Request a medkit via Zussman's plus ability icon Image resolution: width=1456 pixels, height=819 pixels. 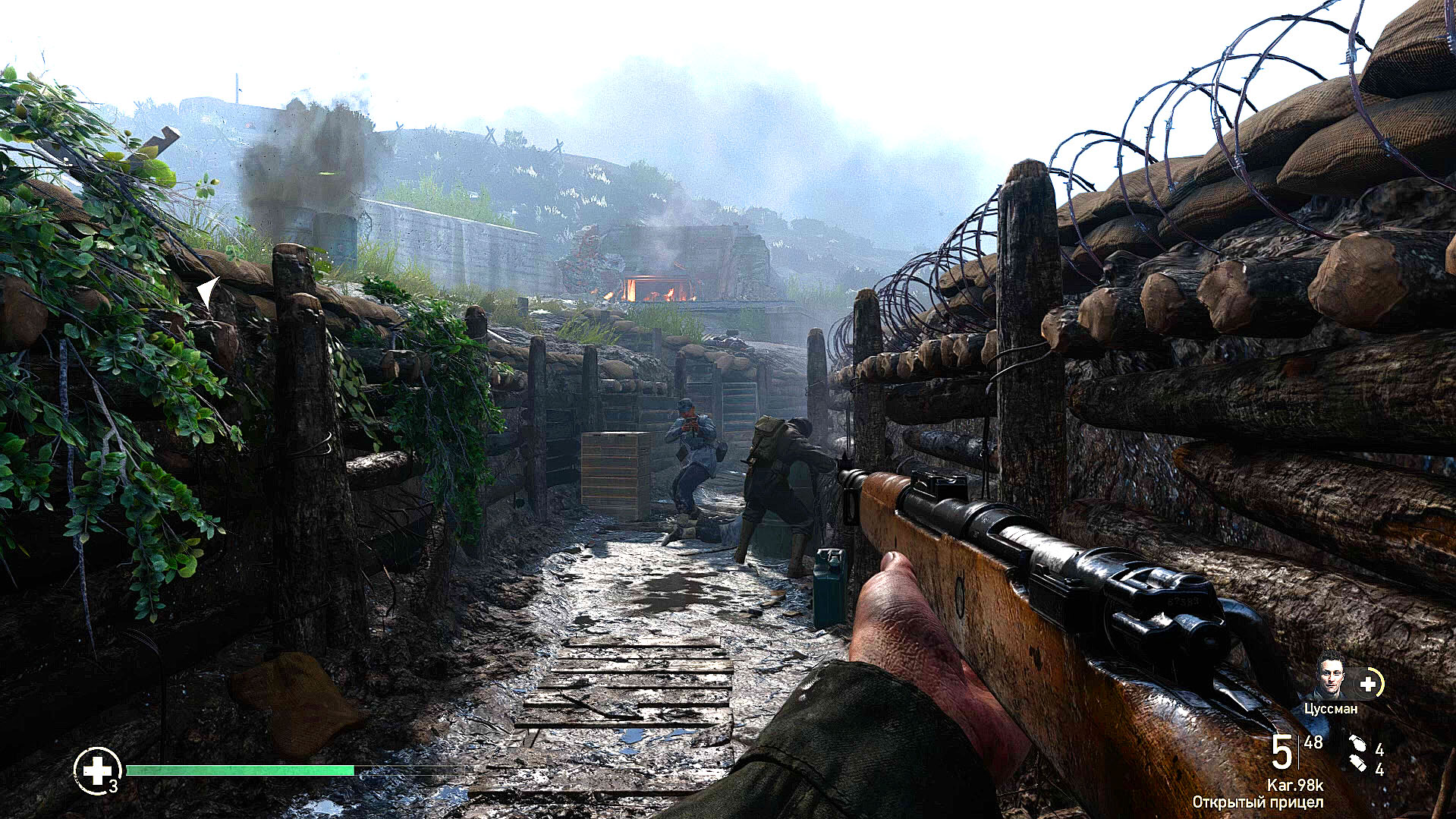1368,684
